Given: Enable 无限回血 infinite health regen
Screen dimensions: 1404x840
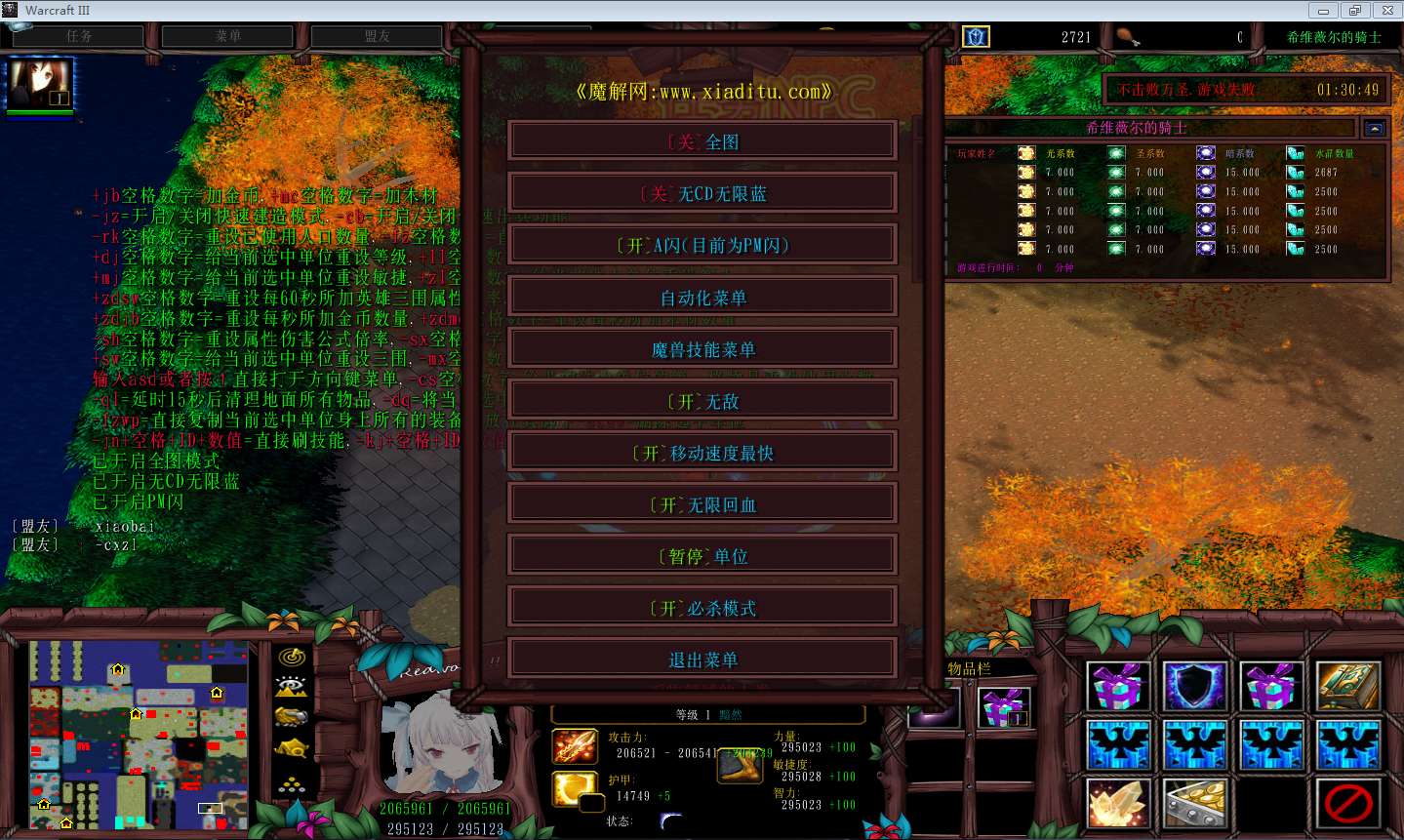Looking at the screenshot, I should (x=702, y=504).
